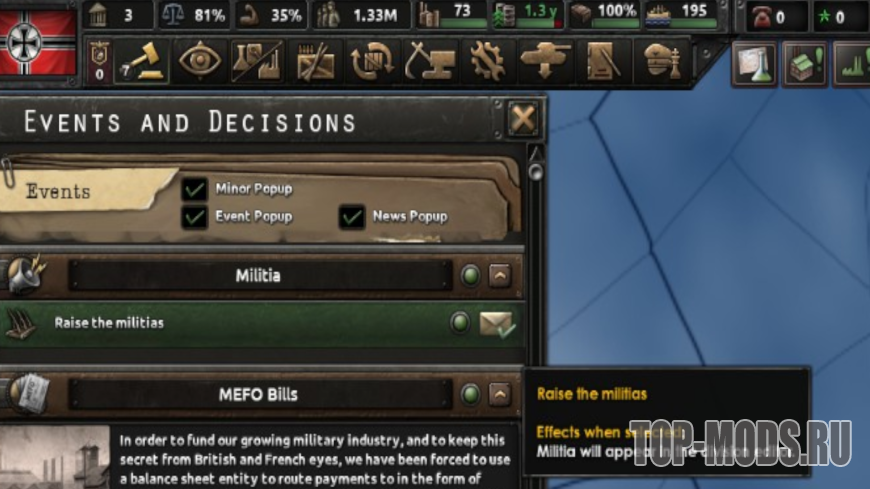This screenshot has height=489, width=870.
Task: Open the trade arrows menu
Action: pyautogui.click(x=372, y=62)
